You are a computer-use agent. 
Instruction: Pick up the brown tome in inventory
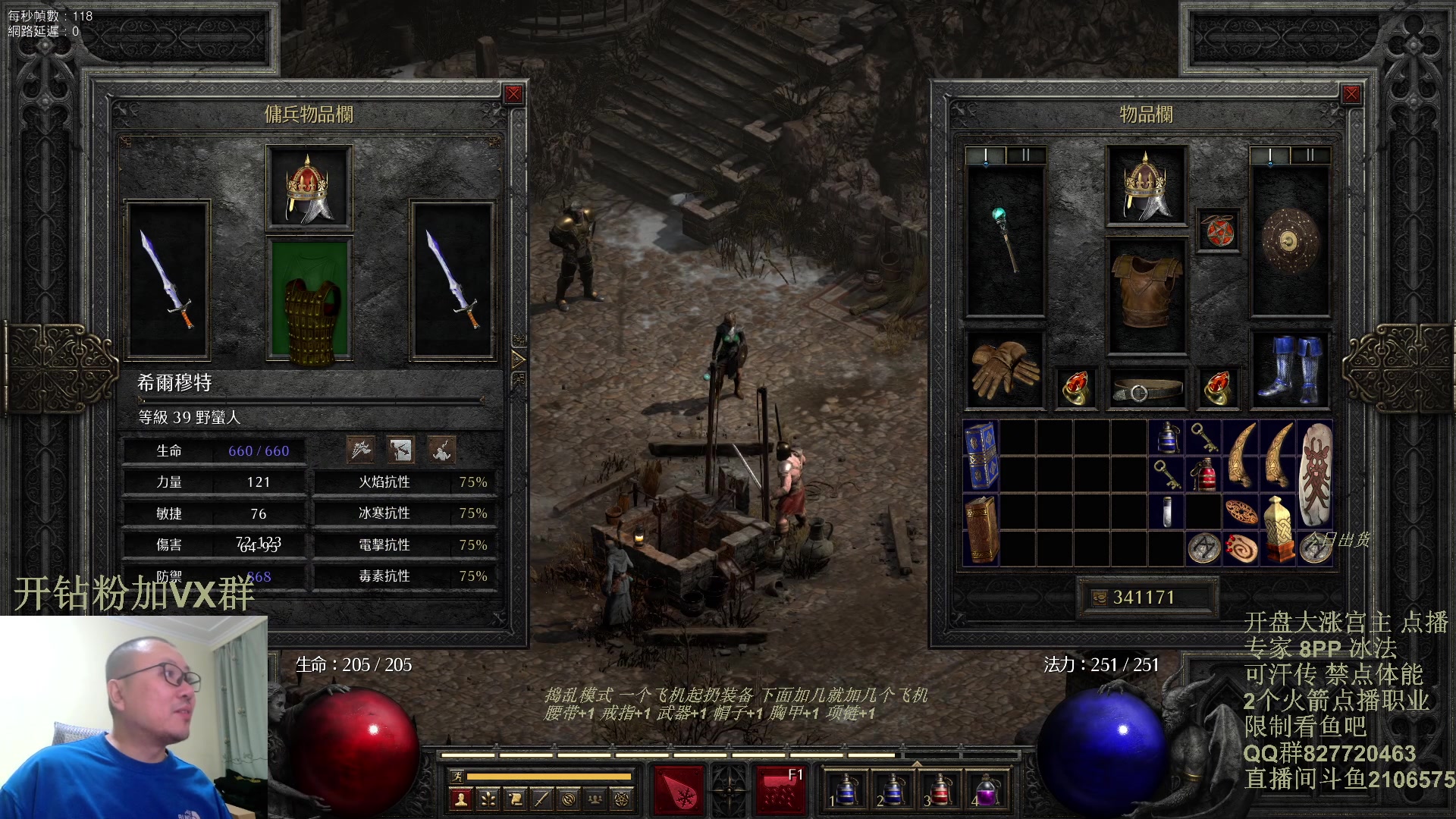(981, 529)
